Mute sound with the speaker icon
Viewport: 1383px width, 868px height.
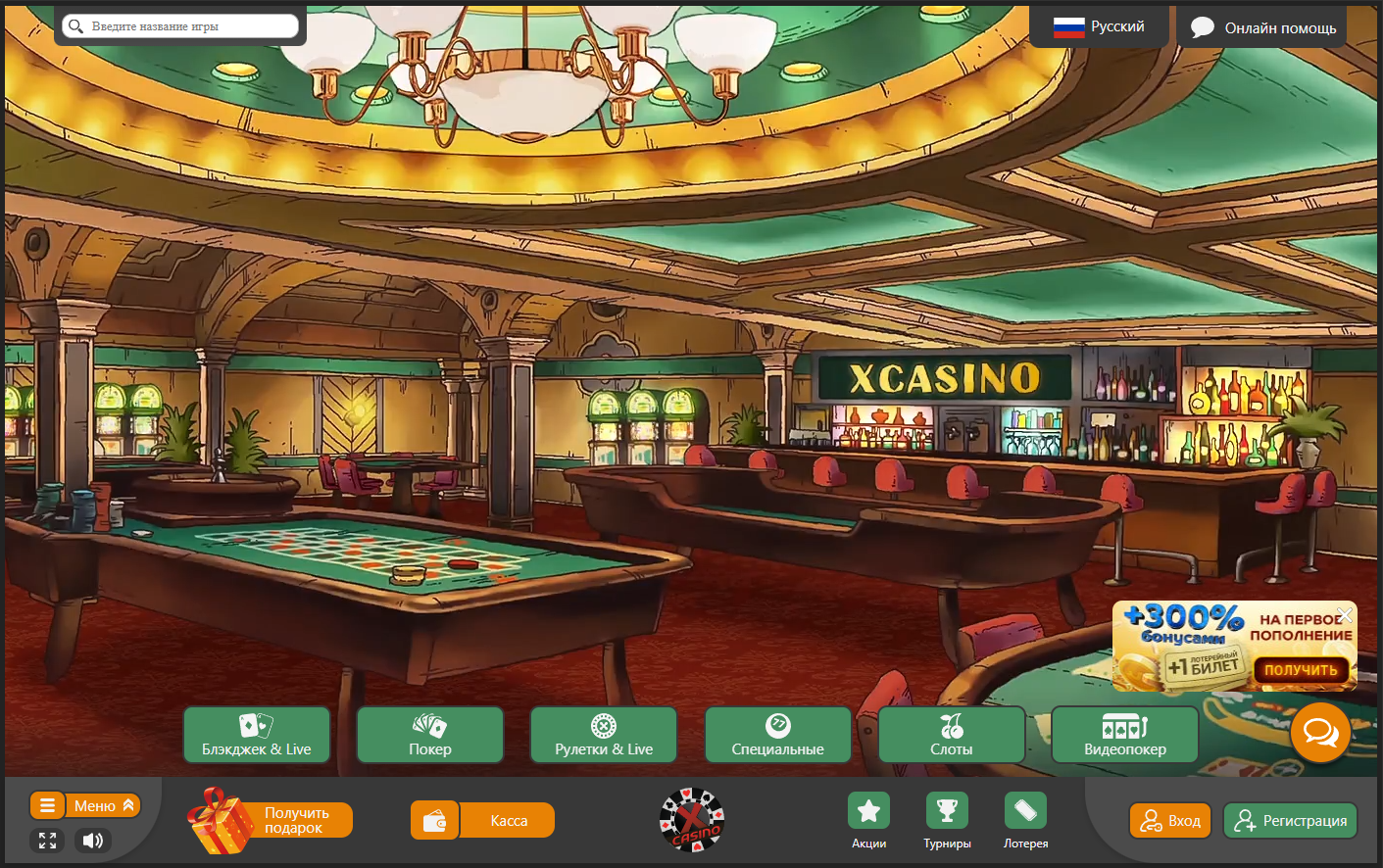[x=93, y=841]
